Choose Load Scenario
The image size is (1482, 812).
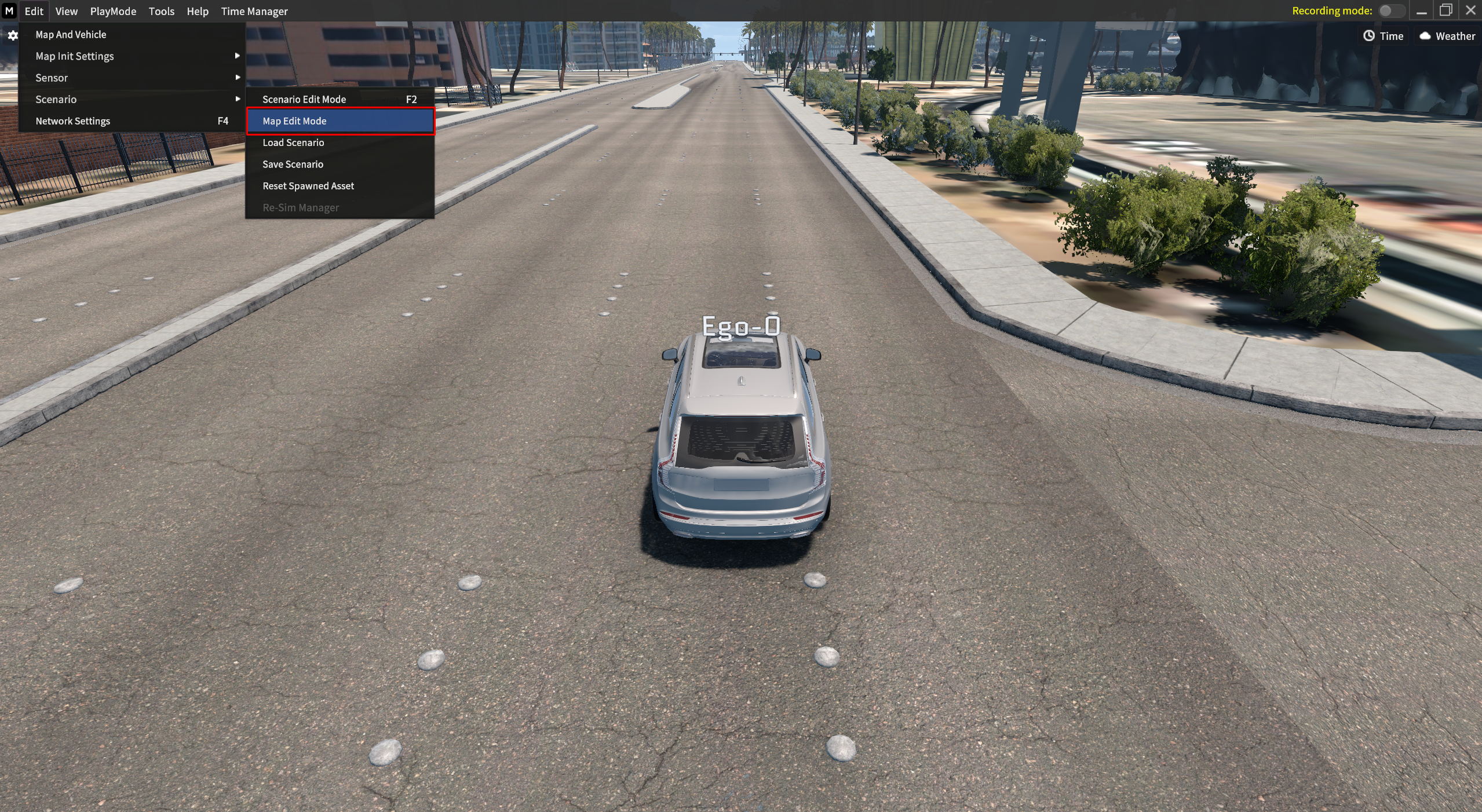(293, 142)
